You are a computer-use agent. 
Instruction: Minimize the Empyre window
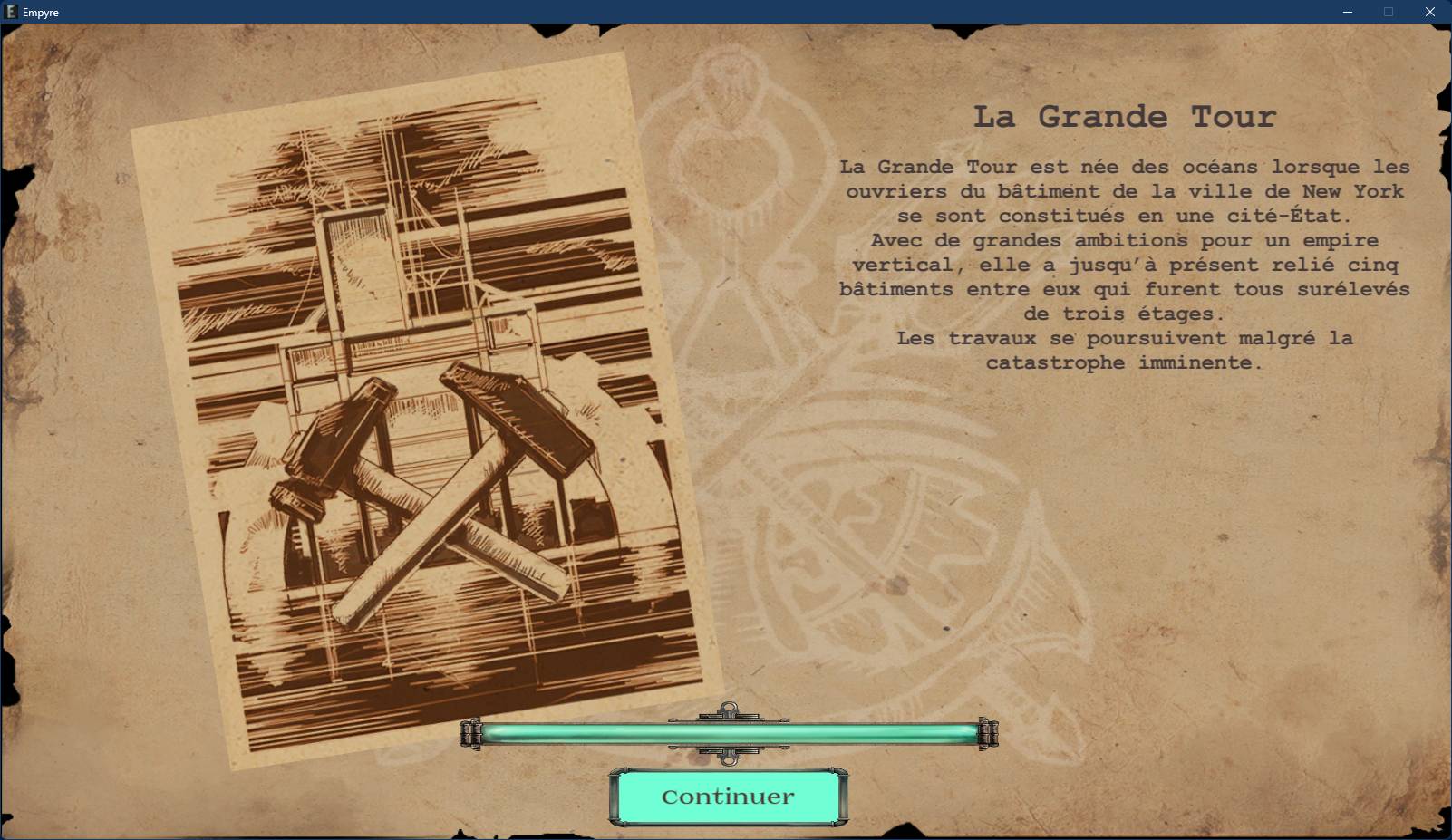(1347, 12)
